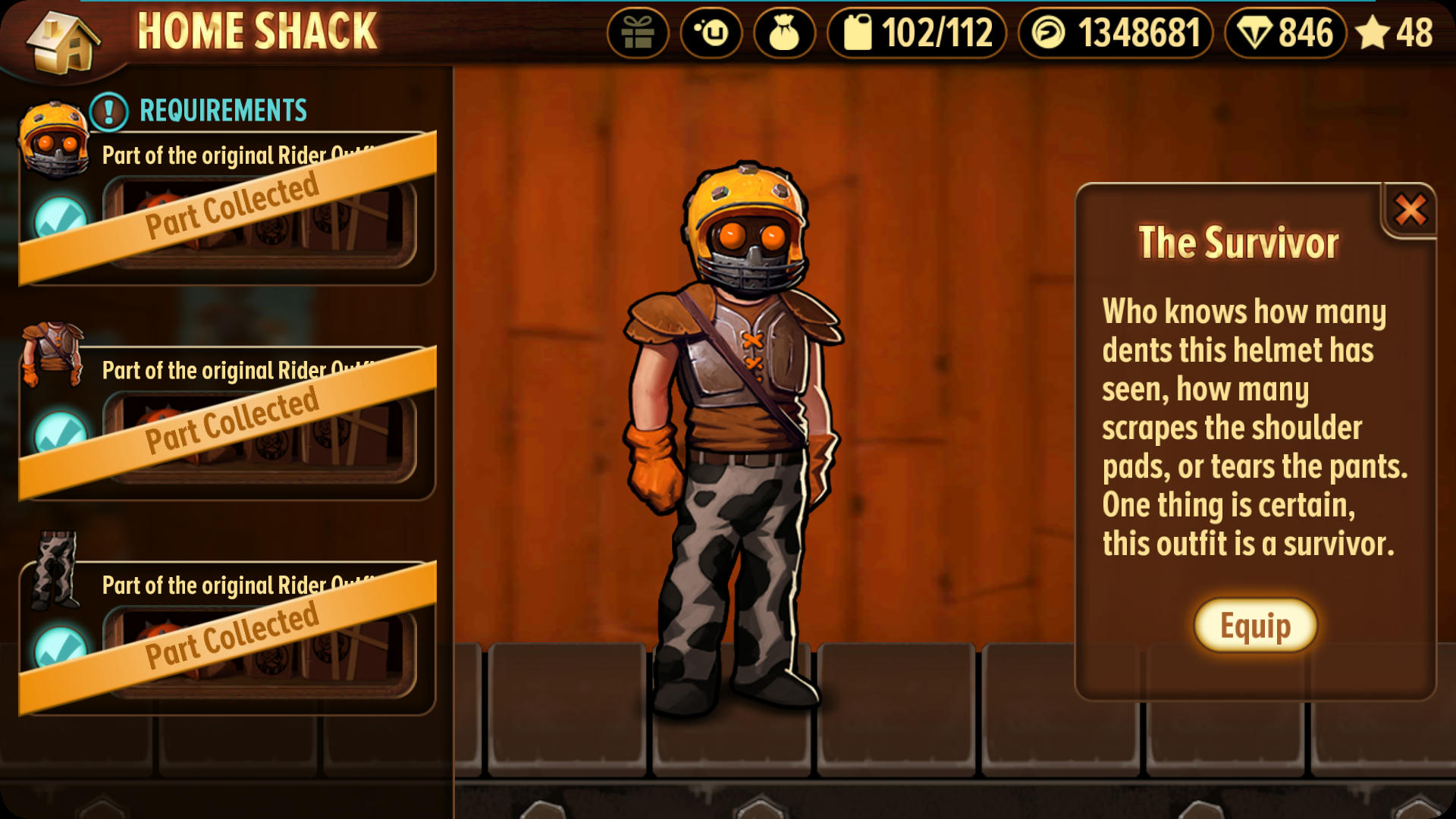Viewport: 1456px width, 819px height.
Task: Equip The Survivor outfit
Action: tap(1255, 626)
